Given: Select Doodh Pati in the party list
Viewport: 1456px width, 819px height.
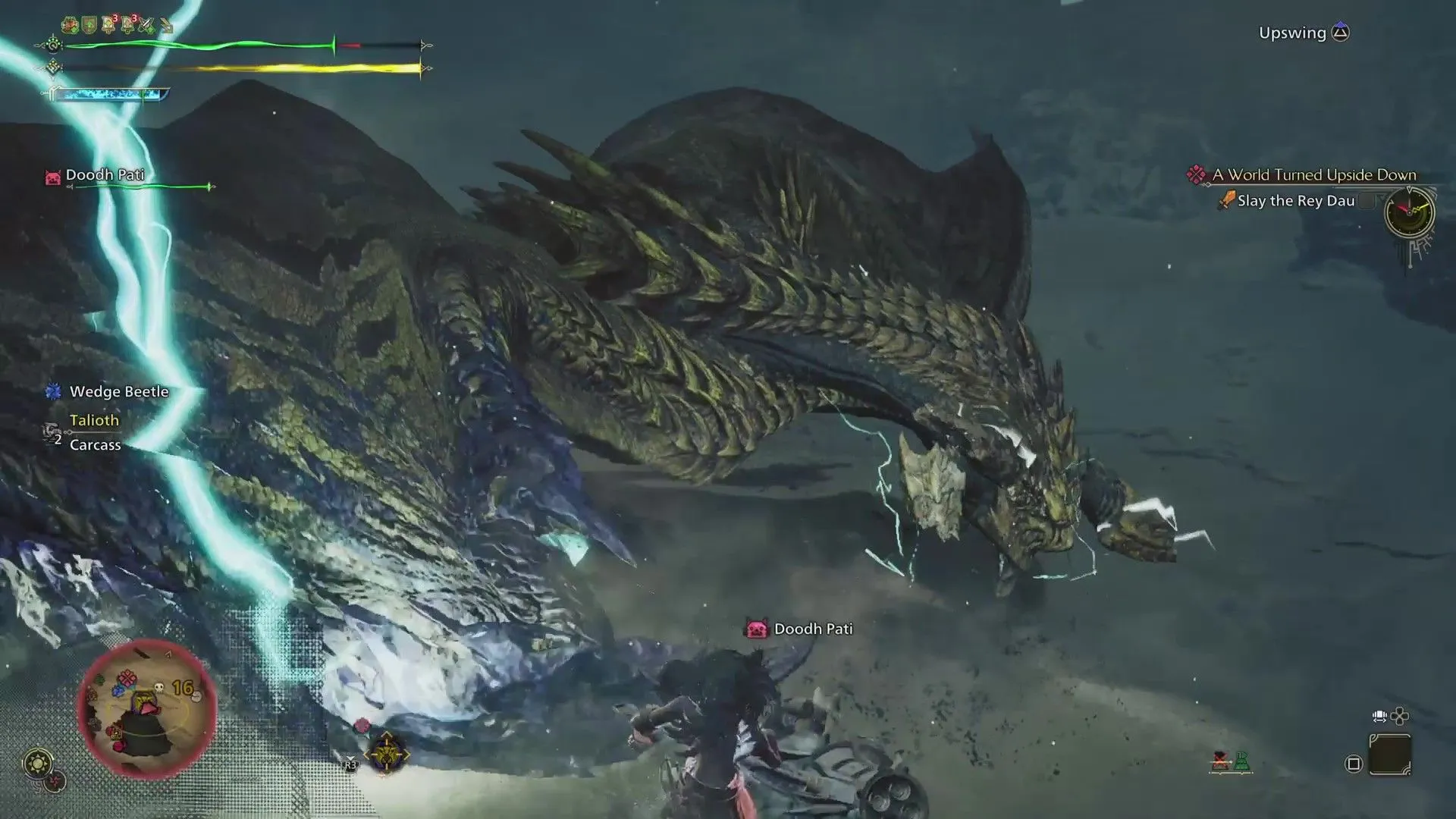Looking at the screenshot, I should 105,175.
